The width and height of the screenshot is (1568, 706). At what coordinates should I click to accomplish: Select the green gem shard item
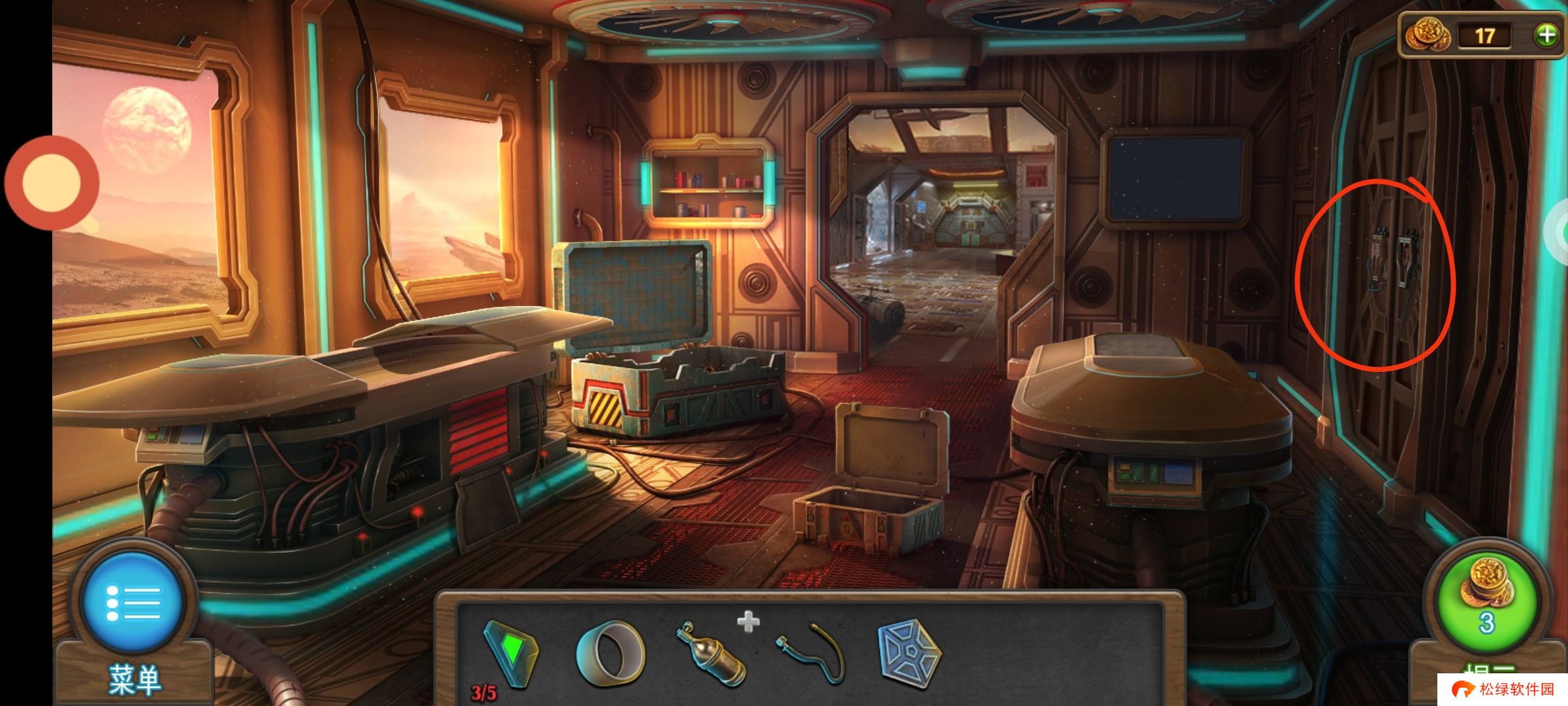pyautogui.click(x=512, y=652)
